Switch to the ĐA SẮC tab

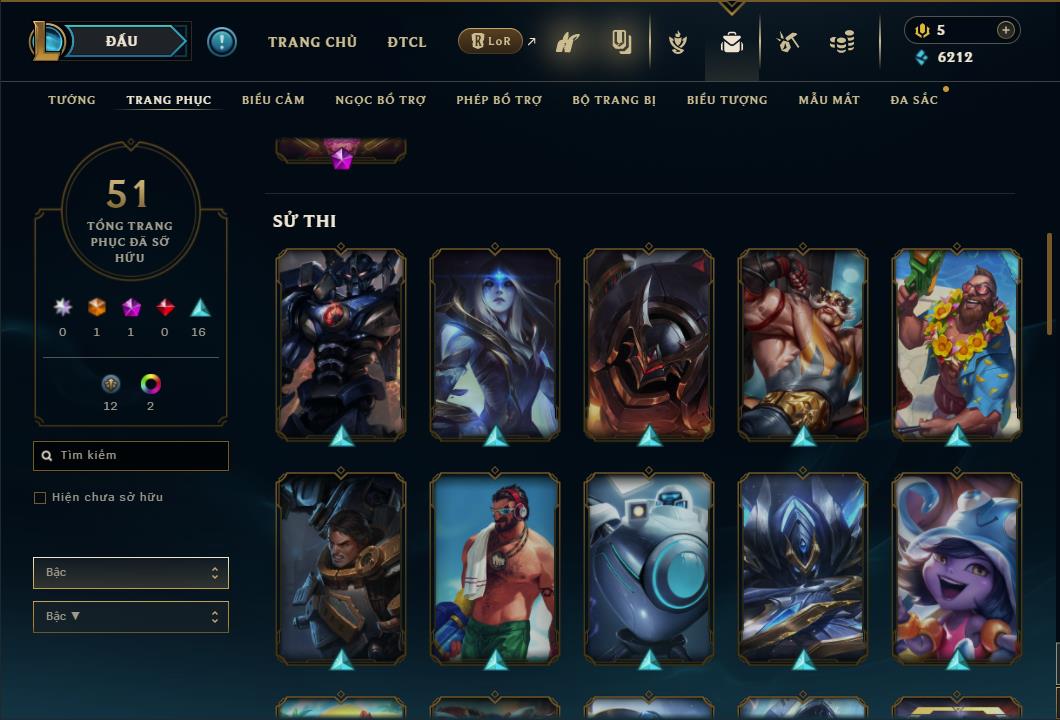pos(914,100)
